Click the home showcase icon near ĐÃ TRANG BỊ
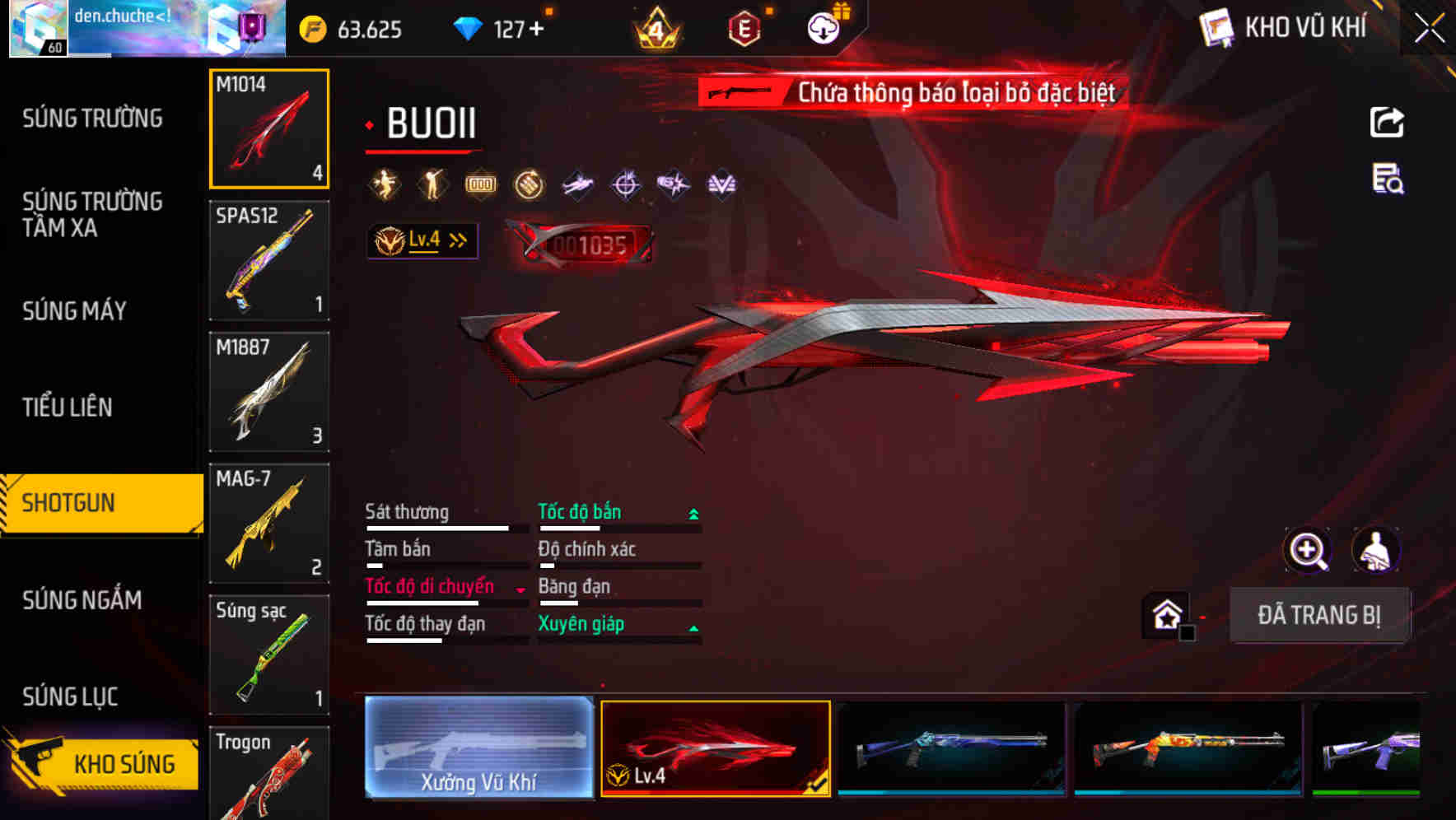This screenshot has width=1456, height=820. (1164, 614)
